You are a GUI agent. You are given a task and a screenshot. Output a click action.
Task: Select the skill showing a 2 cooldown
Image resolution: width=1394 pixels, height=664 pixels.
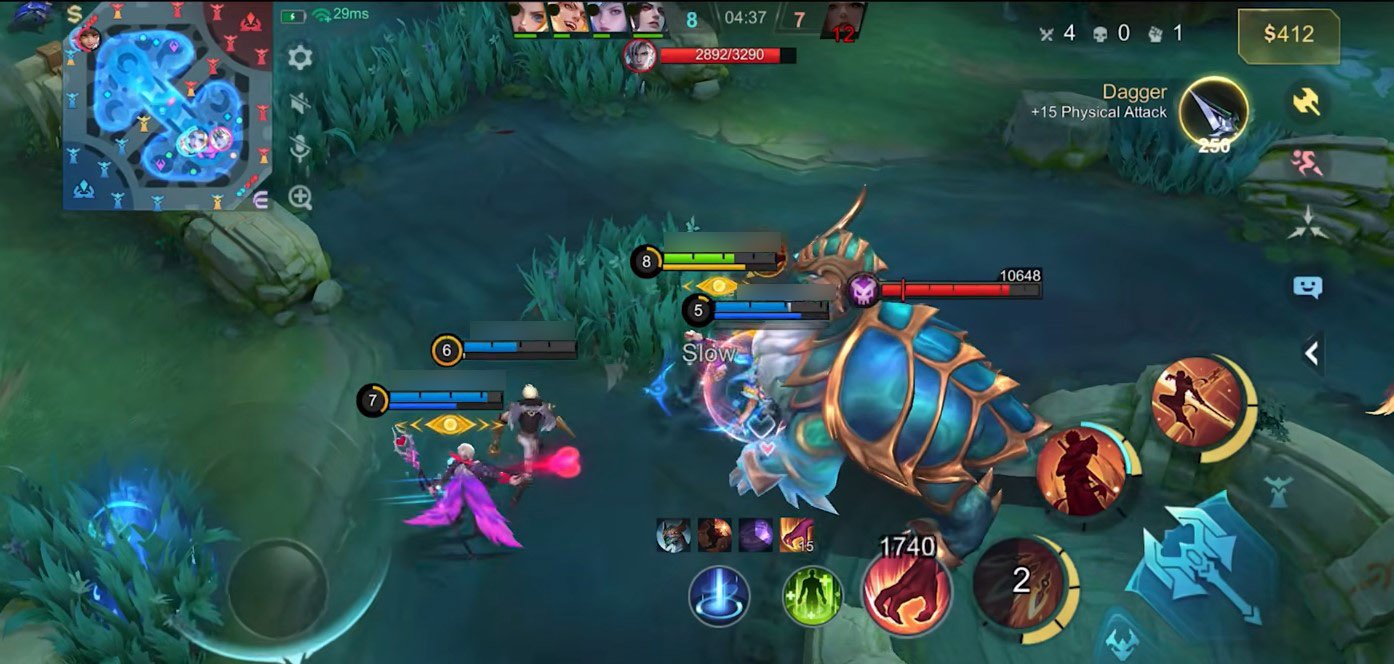click(1020, 583)
